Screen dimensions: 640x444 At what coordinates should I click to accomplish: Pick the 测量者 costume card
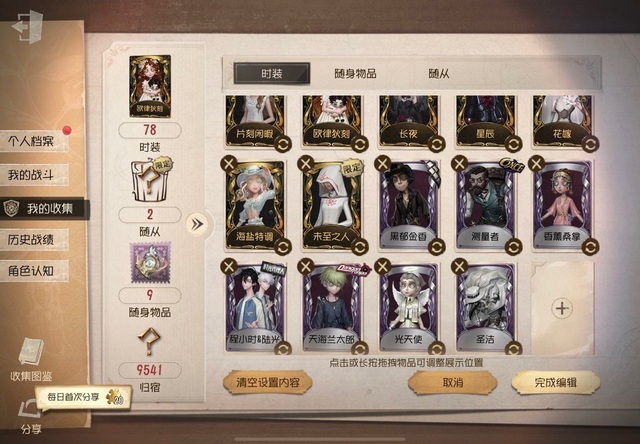click(x=487, y=203)
